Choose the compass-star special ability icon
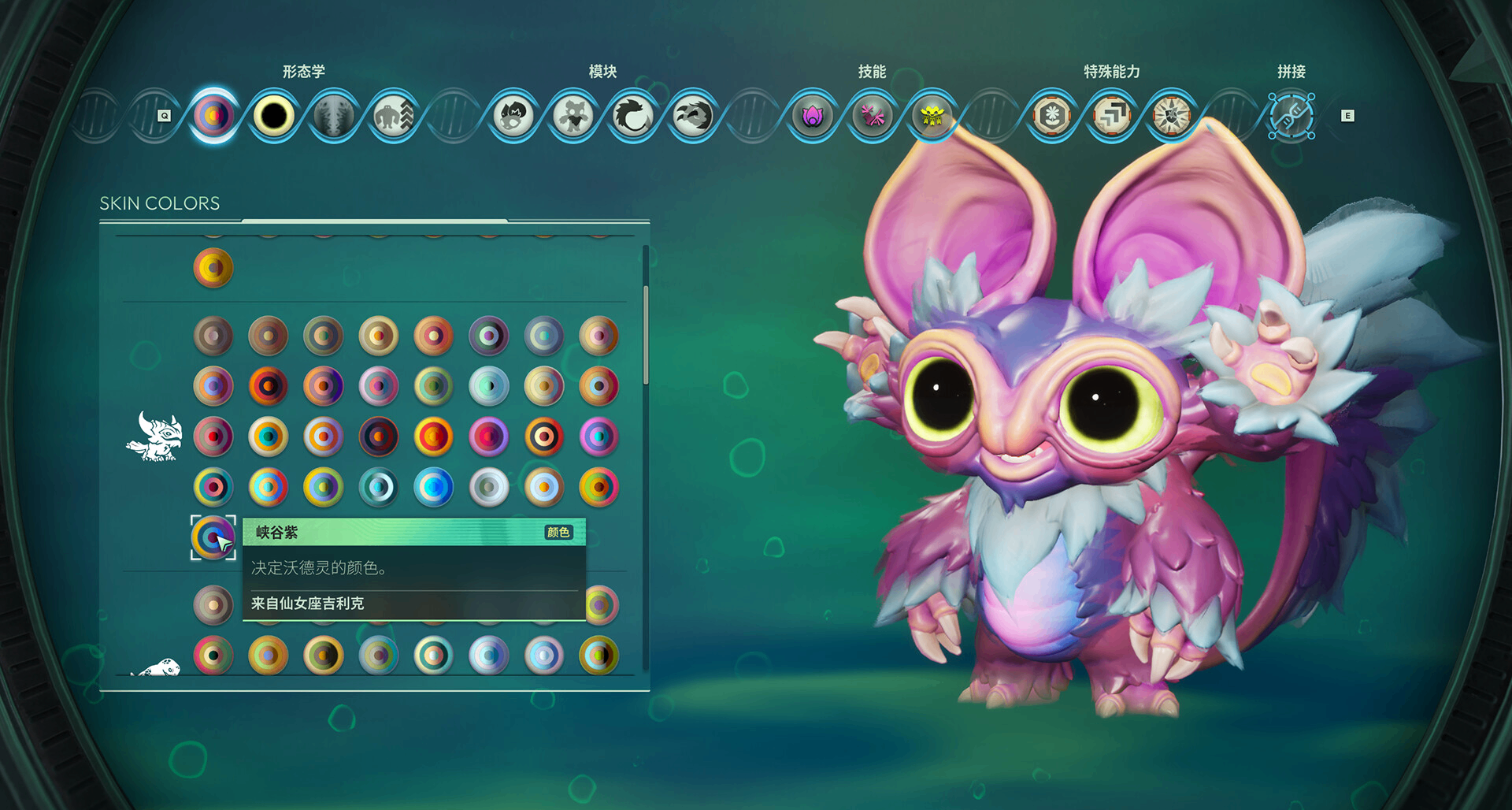The width and height of the screenshot is (1512, 810). coord(1171,116)
